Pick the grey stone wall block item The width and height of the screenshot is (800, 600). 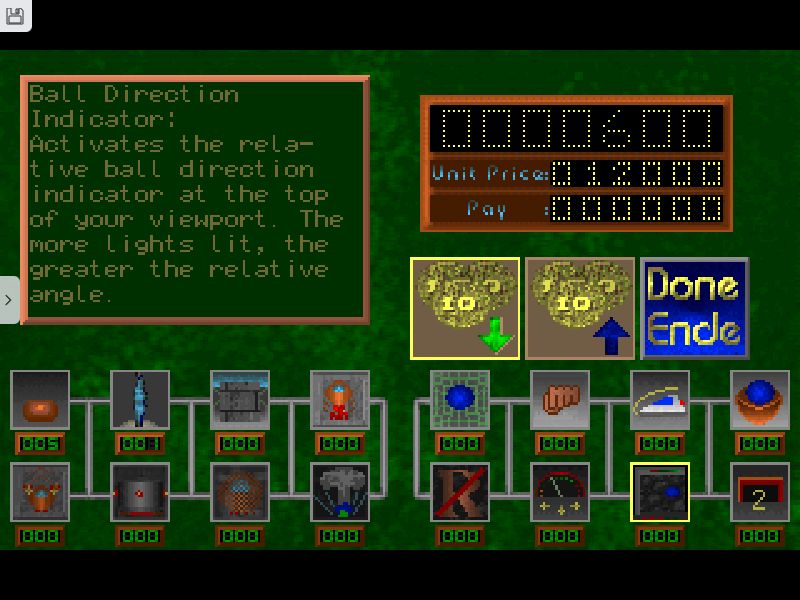240,400
